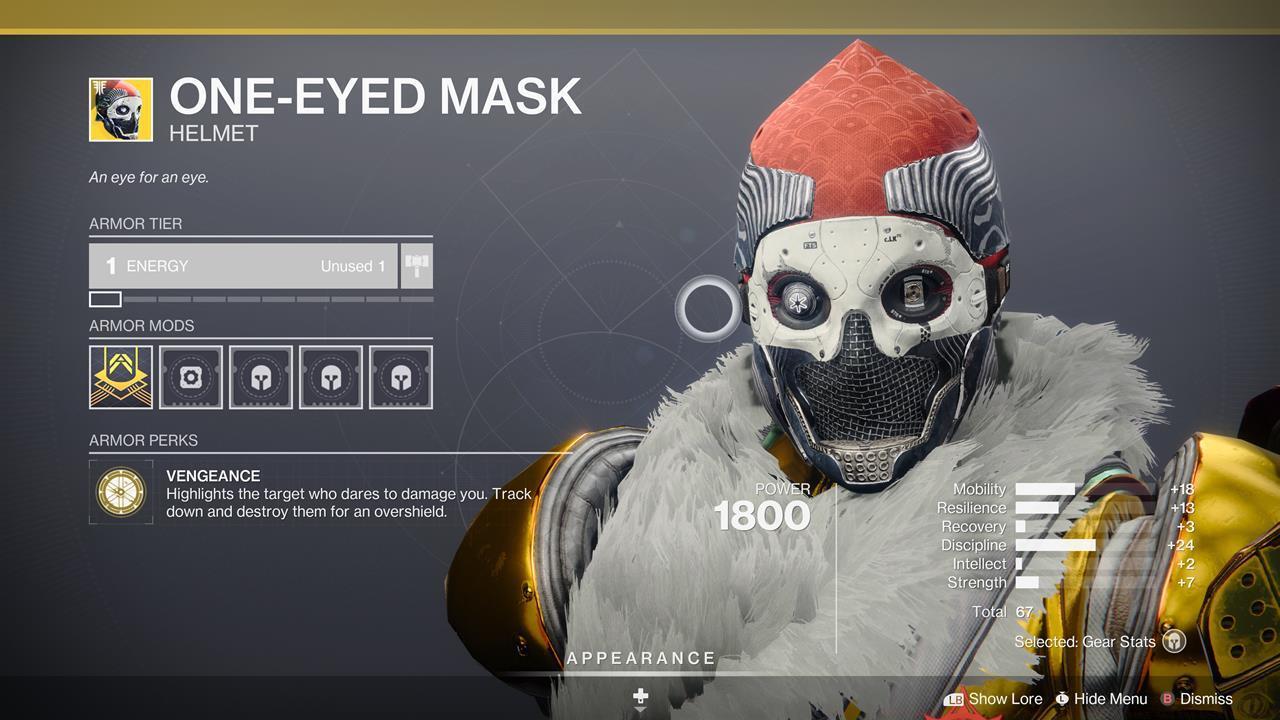1280x720 pixels.
Task: Open the last helmet mod socket
Action: point(400,377)
